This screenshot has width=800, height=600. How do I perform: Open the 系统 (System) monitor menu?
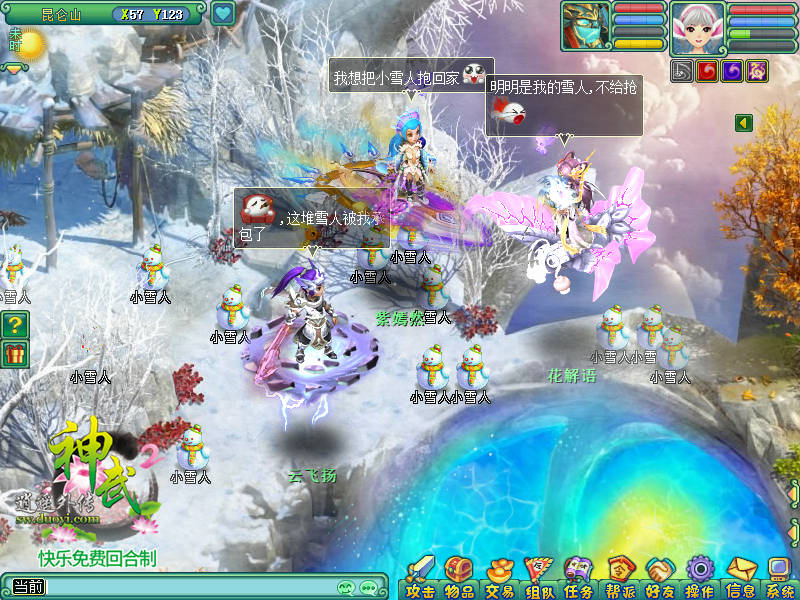pos(779,577)
